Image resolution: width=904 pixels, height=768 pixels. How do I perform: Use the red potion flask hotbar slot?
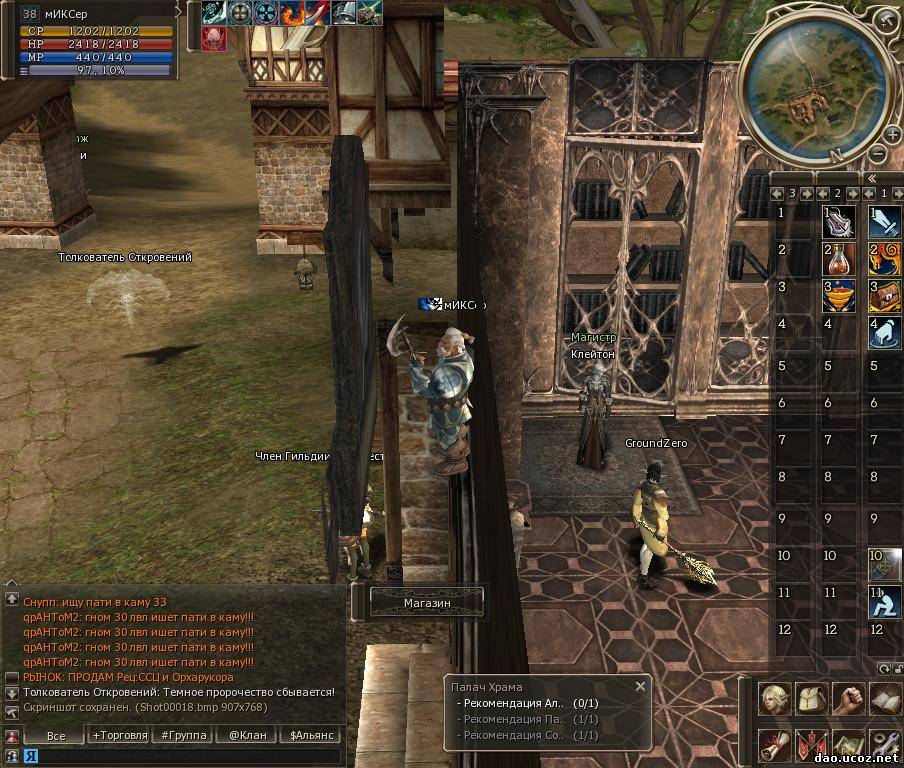click(x=838, y=258)
